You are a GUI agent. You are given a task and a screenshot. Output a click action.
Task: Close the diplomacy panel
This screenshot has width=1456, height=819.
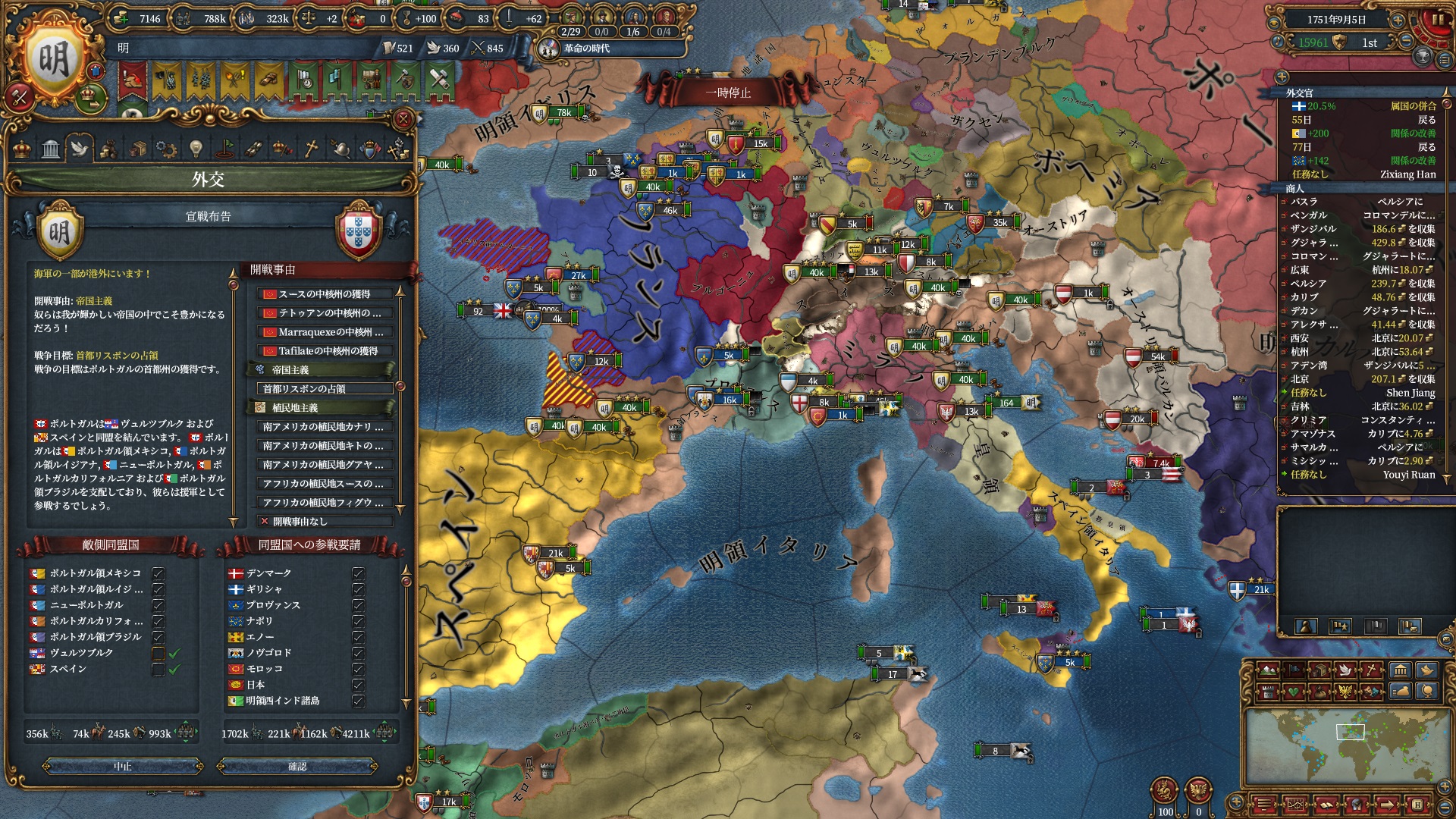tap(403, 119)
